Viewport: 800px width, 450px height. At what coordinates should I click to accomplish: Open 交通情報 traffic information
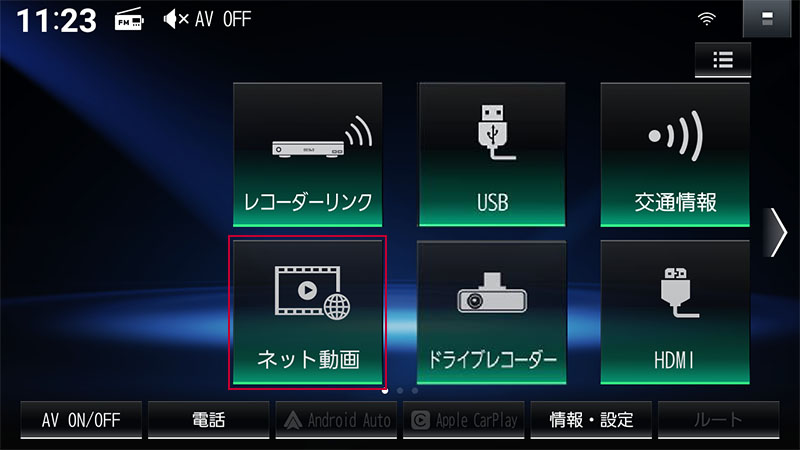pos(675,155)
